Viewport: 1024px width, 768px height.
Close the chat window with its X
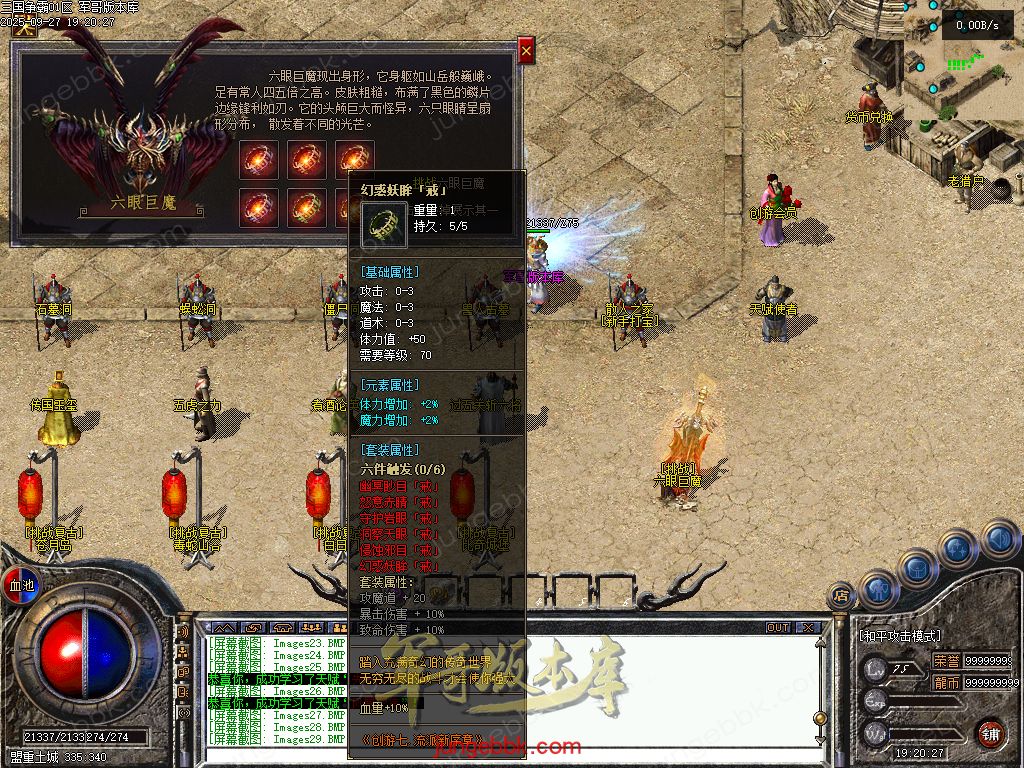click(808, 628)
